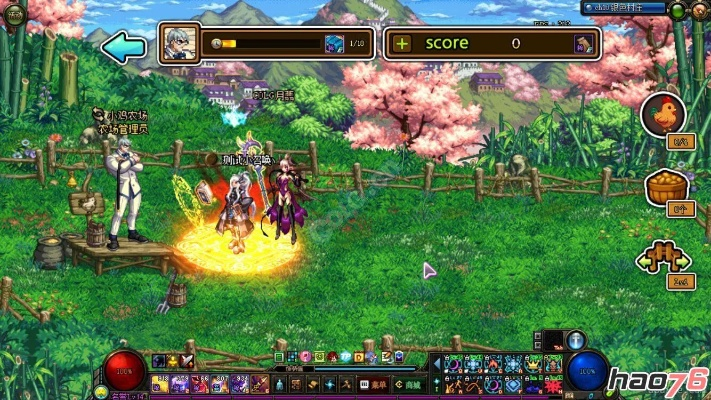Click the blue back arrow
Screen dimensions: 711x400
pos(123,47)
